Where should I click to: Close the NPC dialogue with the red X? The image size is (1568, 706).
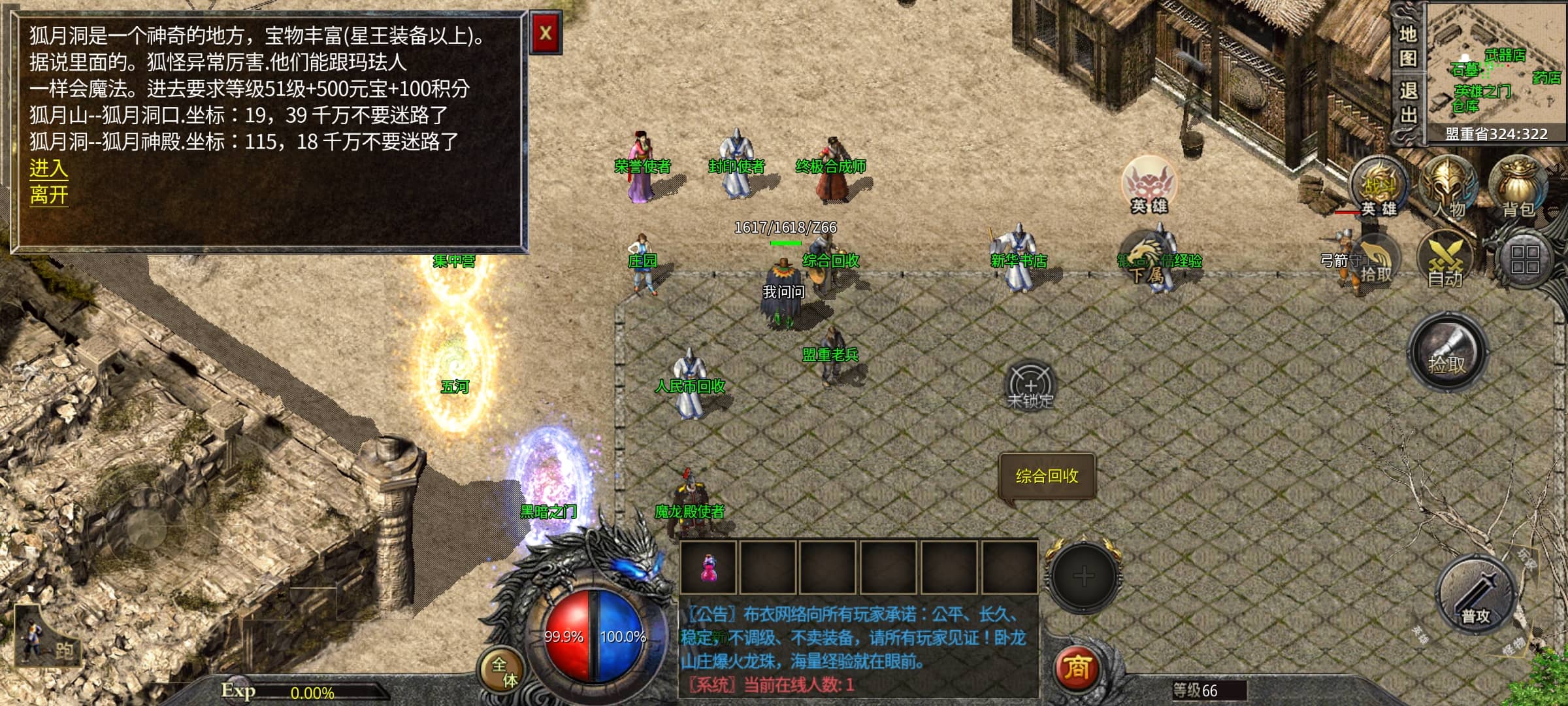546,33
